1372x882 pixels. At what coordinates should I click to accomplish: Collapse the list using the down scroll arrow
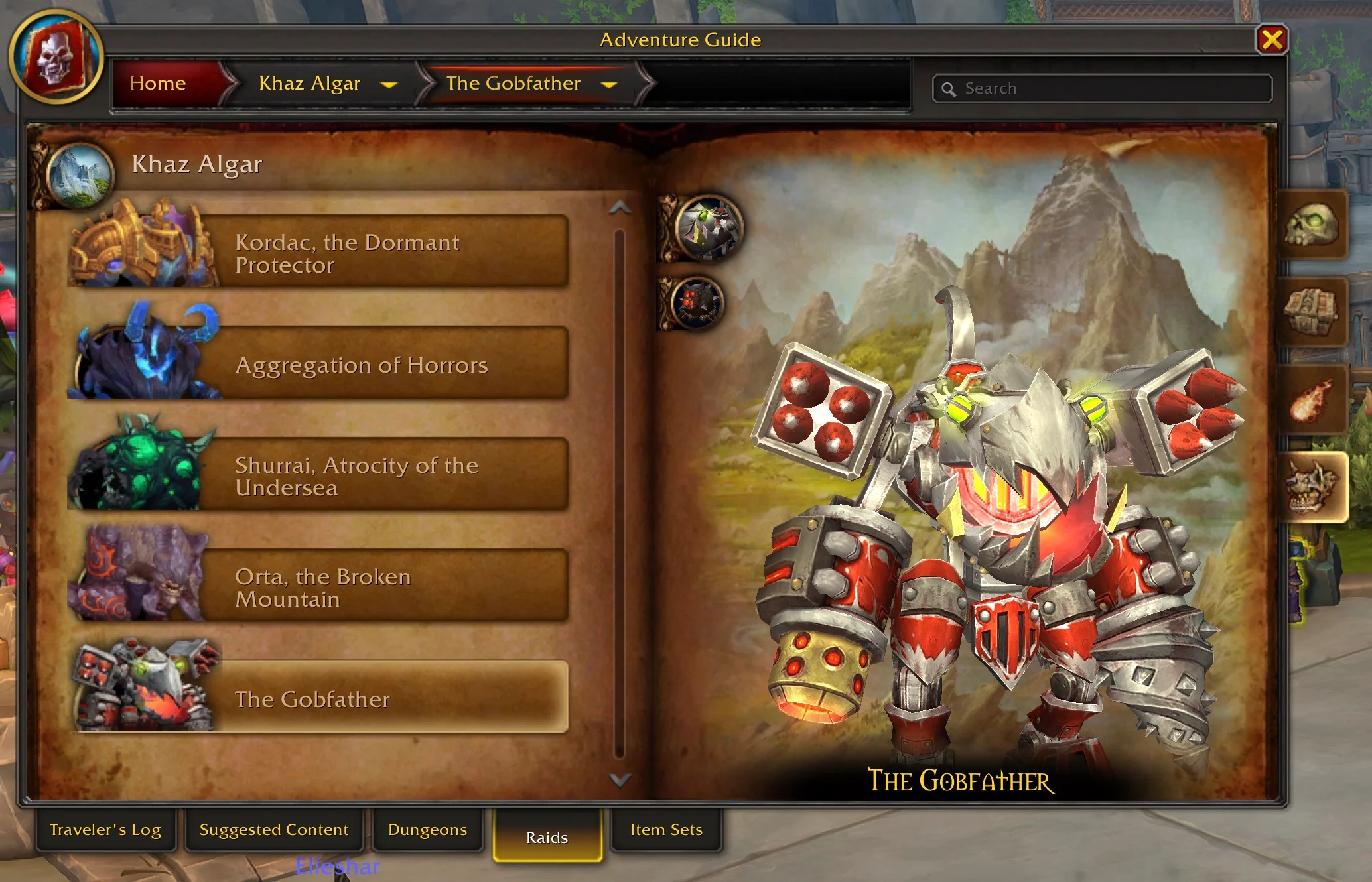pyautogui.click(x=620, y=781)
